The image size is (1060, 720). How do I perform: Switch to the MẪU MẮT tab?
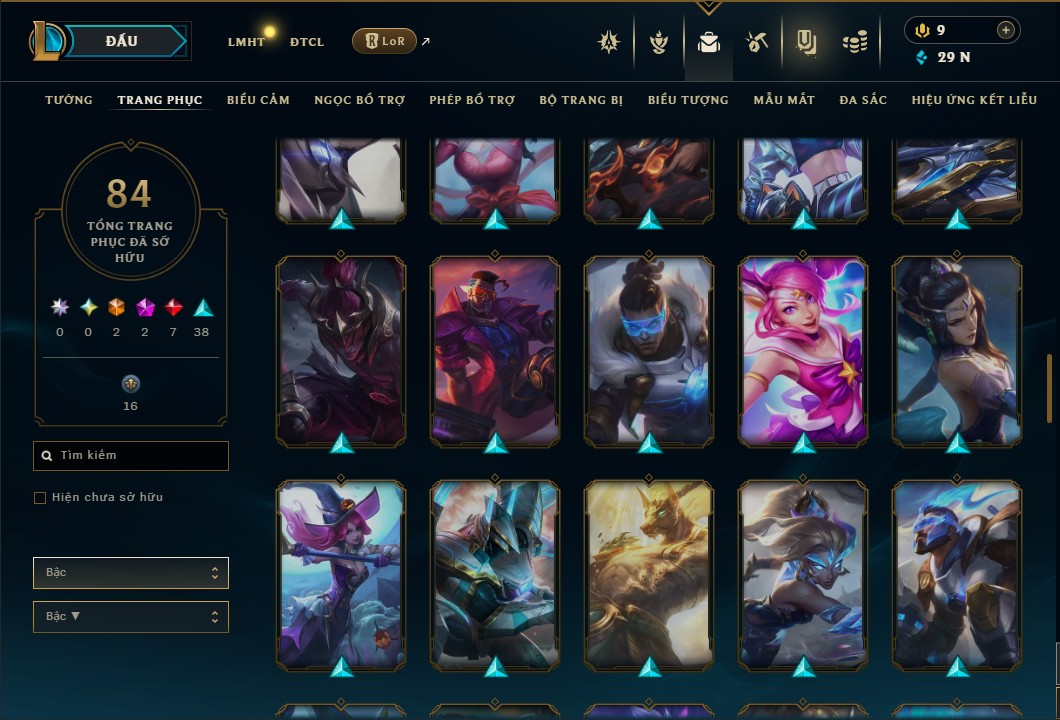[784, 100]
